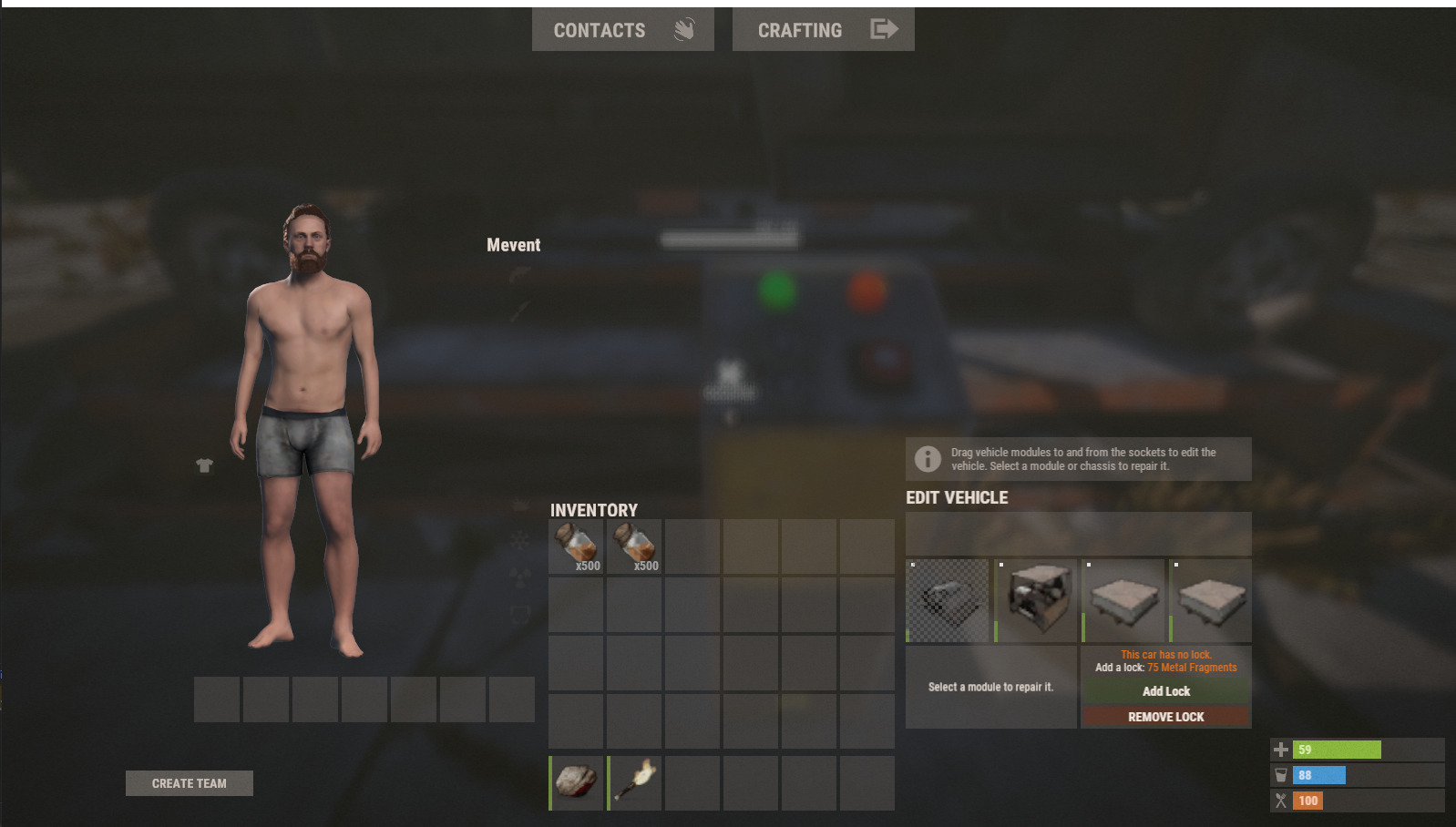The height and width of the screenshot is (827, 1456).
Task: Click the t-shirt clothing icon
Action: point(204,465)
